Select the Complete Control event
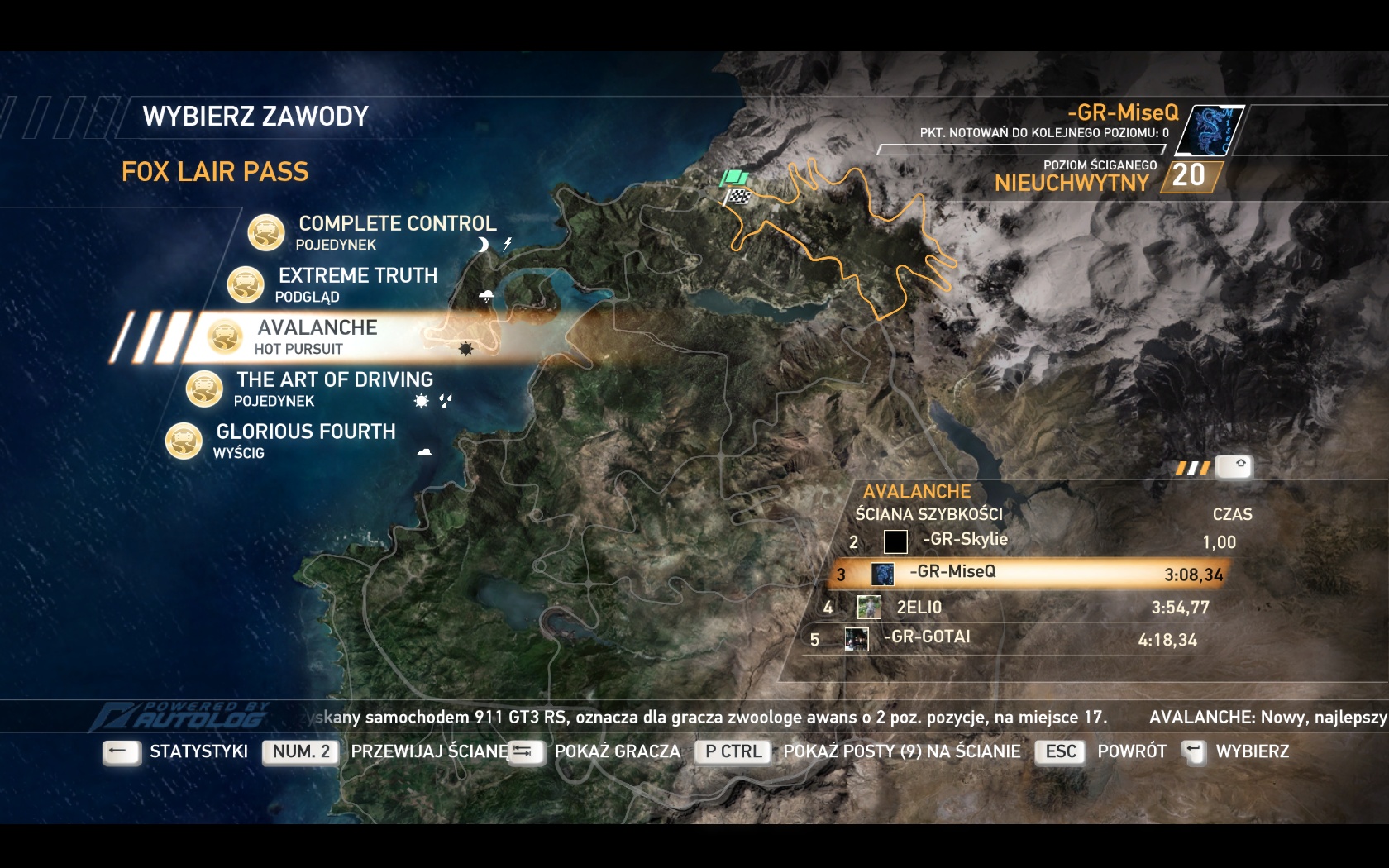Screen dimensions: 1389x868 [397, 224]
